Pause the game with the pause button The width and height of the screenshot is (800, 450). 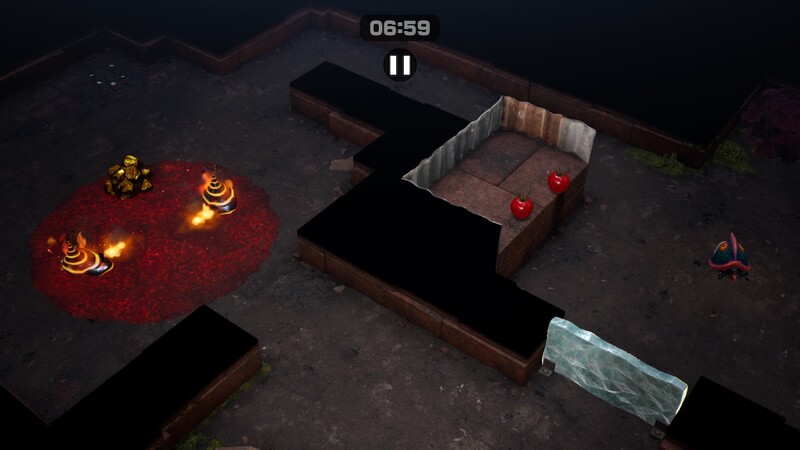tap(399, 66)
